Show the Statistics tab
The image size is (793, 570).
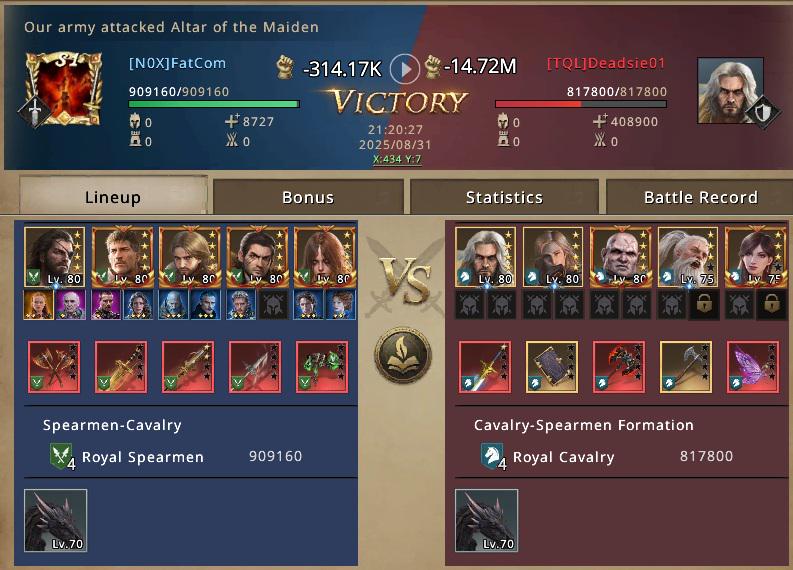pos(504,197)
